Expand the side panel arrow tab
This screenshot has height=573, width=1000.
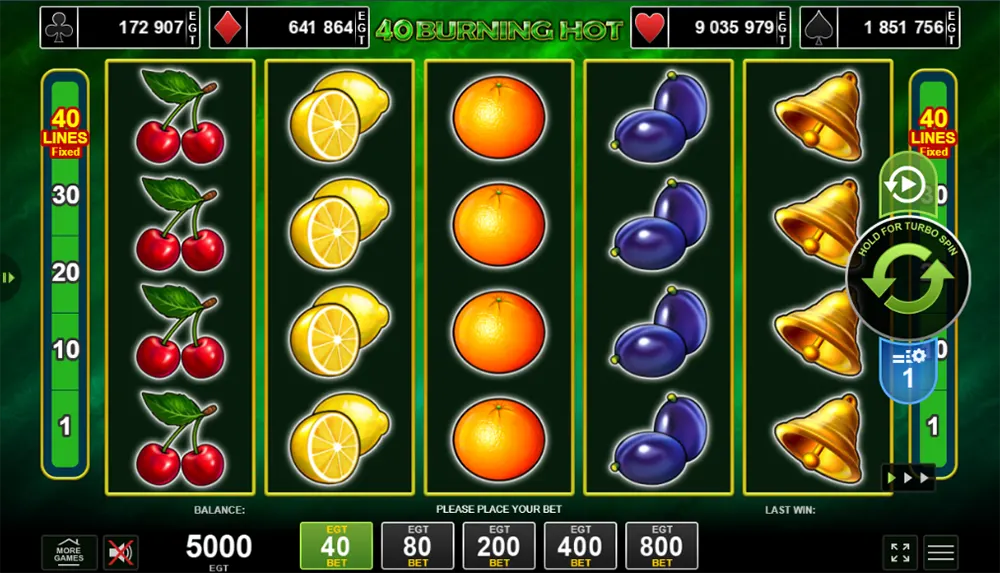[9, 278]
